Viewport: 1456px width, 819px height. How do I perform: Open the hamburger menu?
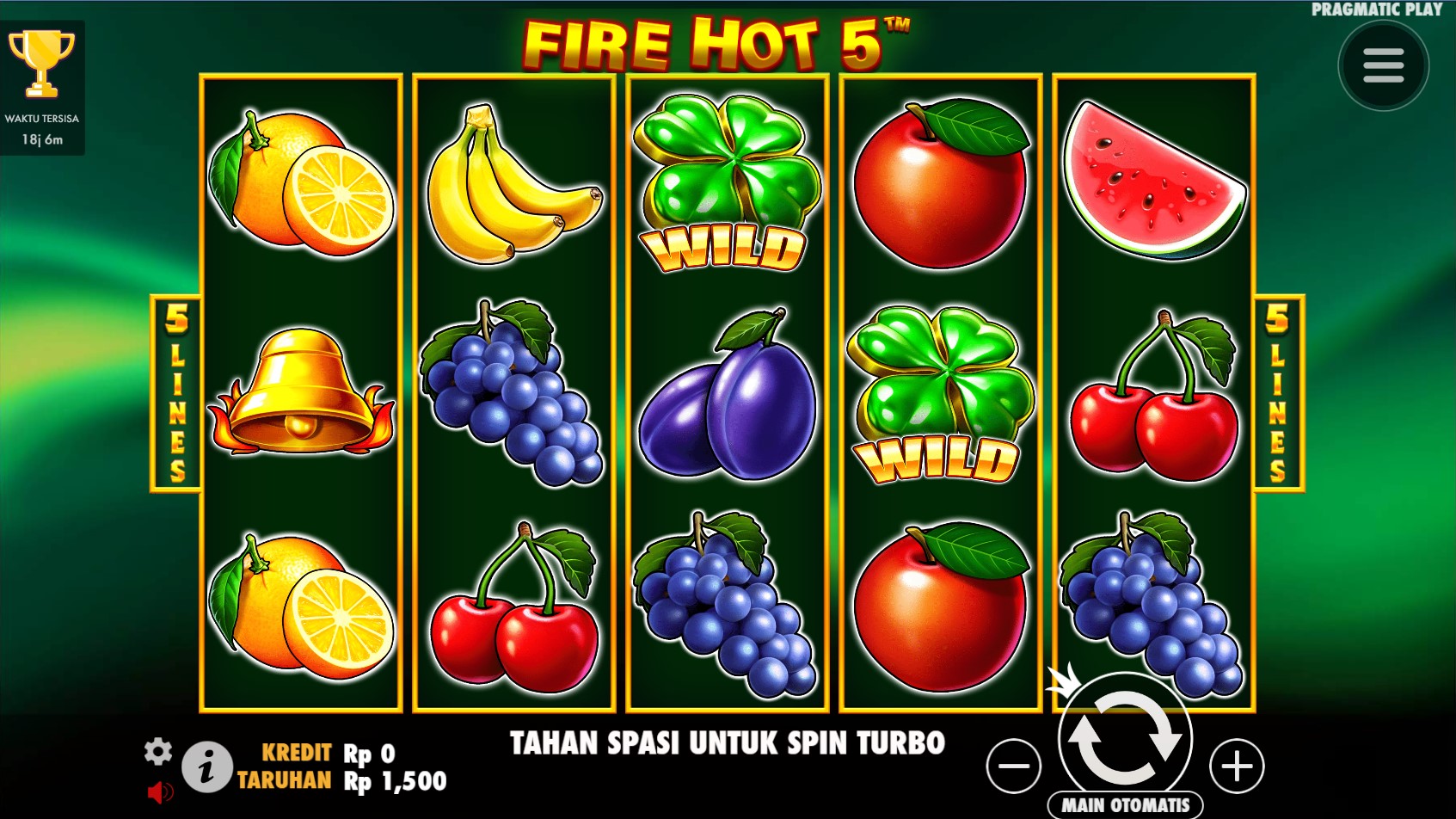pos(1383,66)
